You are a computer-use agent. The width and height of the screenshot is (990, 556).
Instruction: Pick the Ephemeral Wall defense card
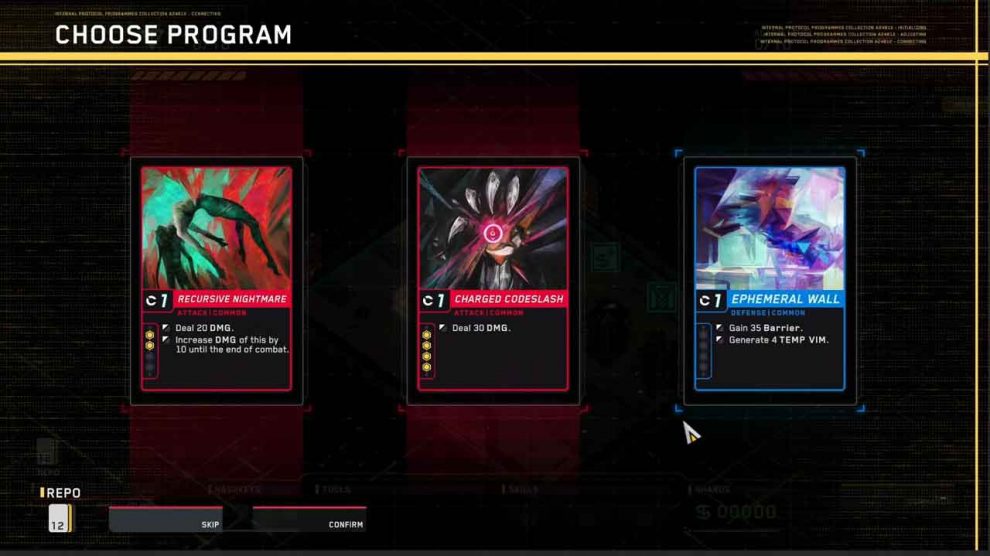[x=769, y=279]
